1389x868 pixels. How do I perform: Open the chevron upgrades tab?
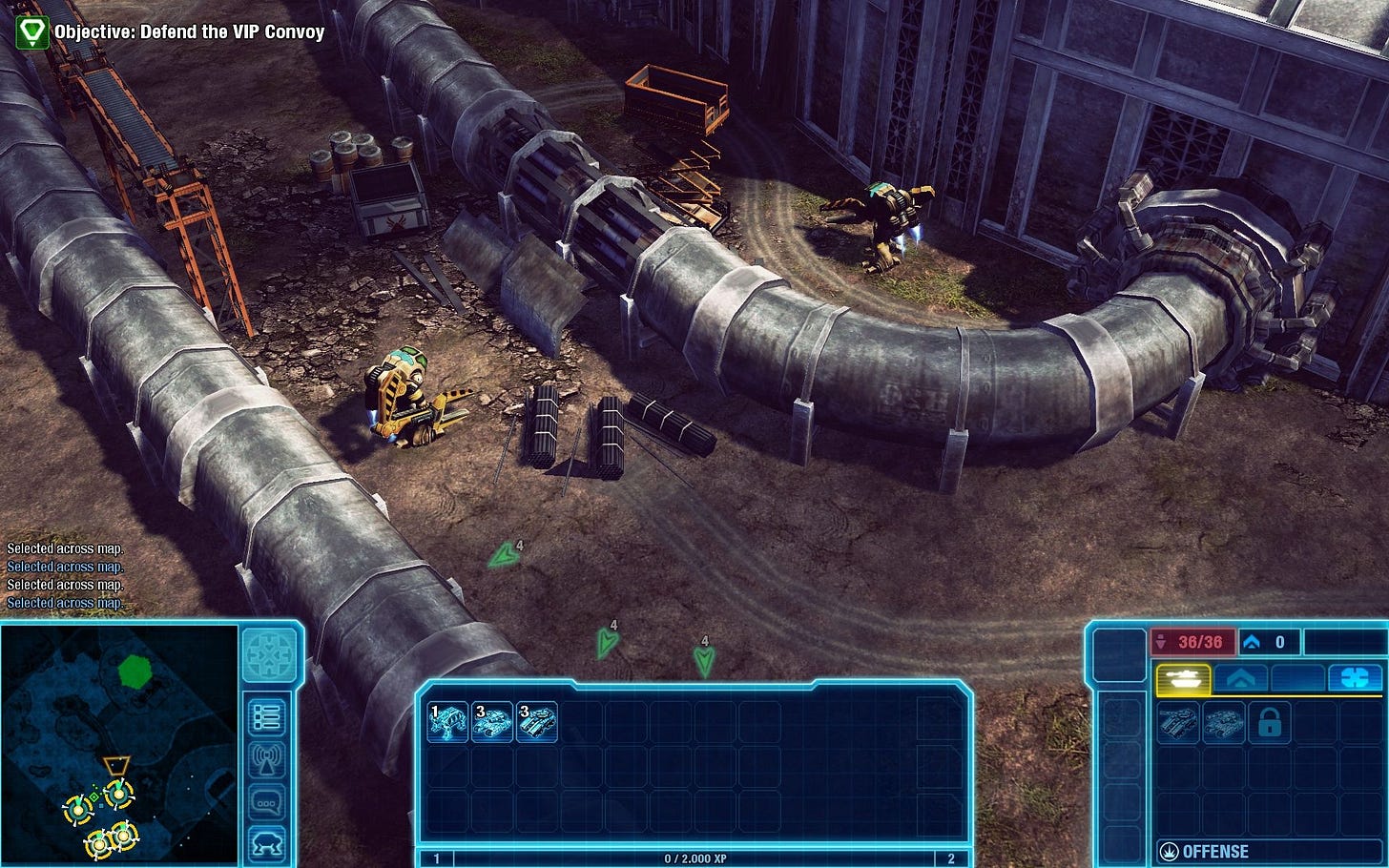1240,678
